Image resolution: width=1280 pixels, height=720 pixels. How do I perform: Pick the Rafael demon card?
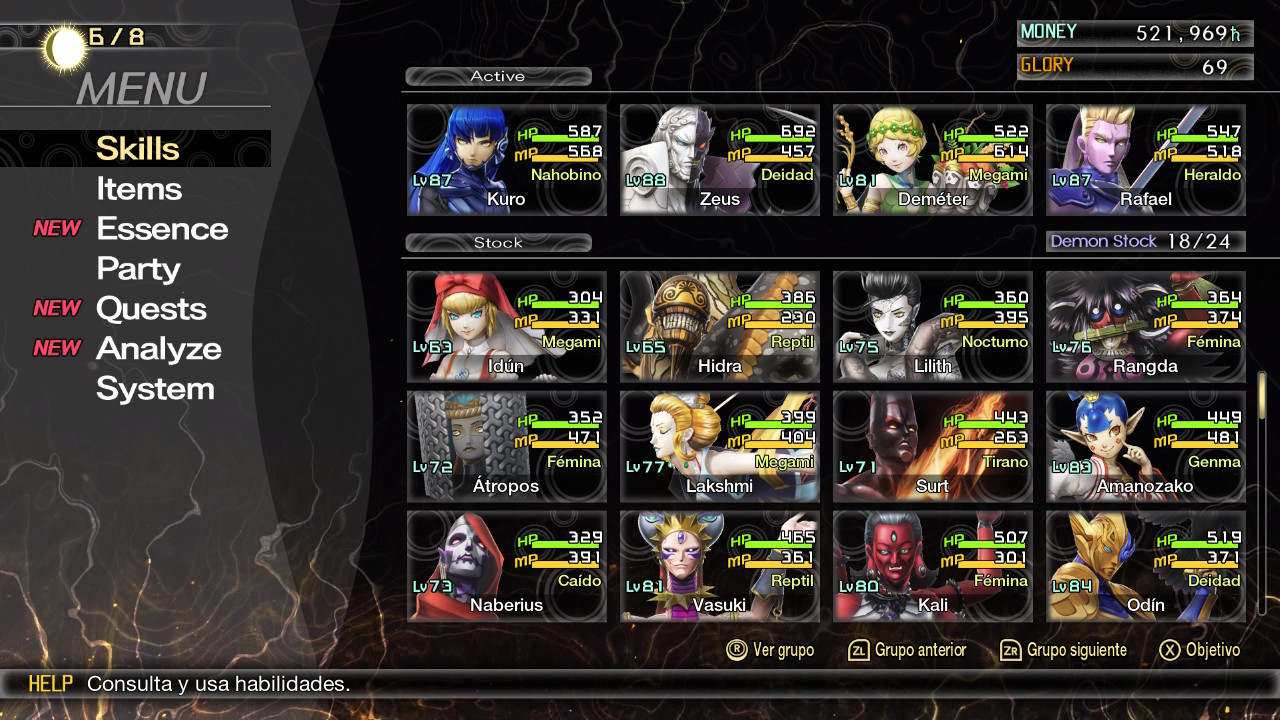point(1145,160)
